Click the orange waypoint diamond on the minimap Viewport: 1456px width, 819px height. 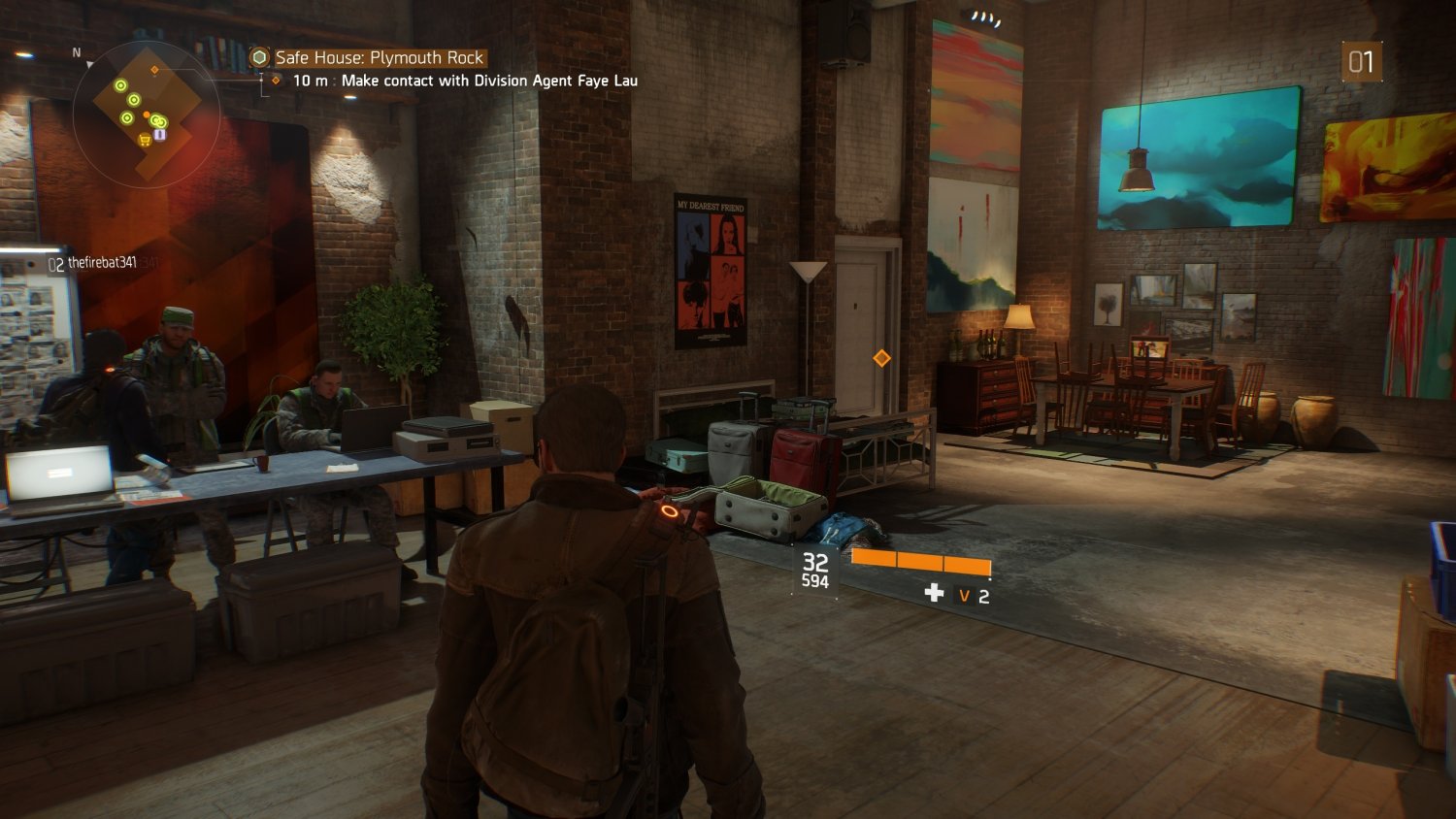154,70
